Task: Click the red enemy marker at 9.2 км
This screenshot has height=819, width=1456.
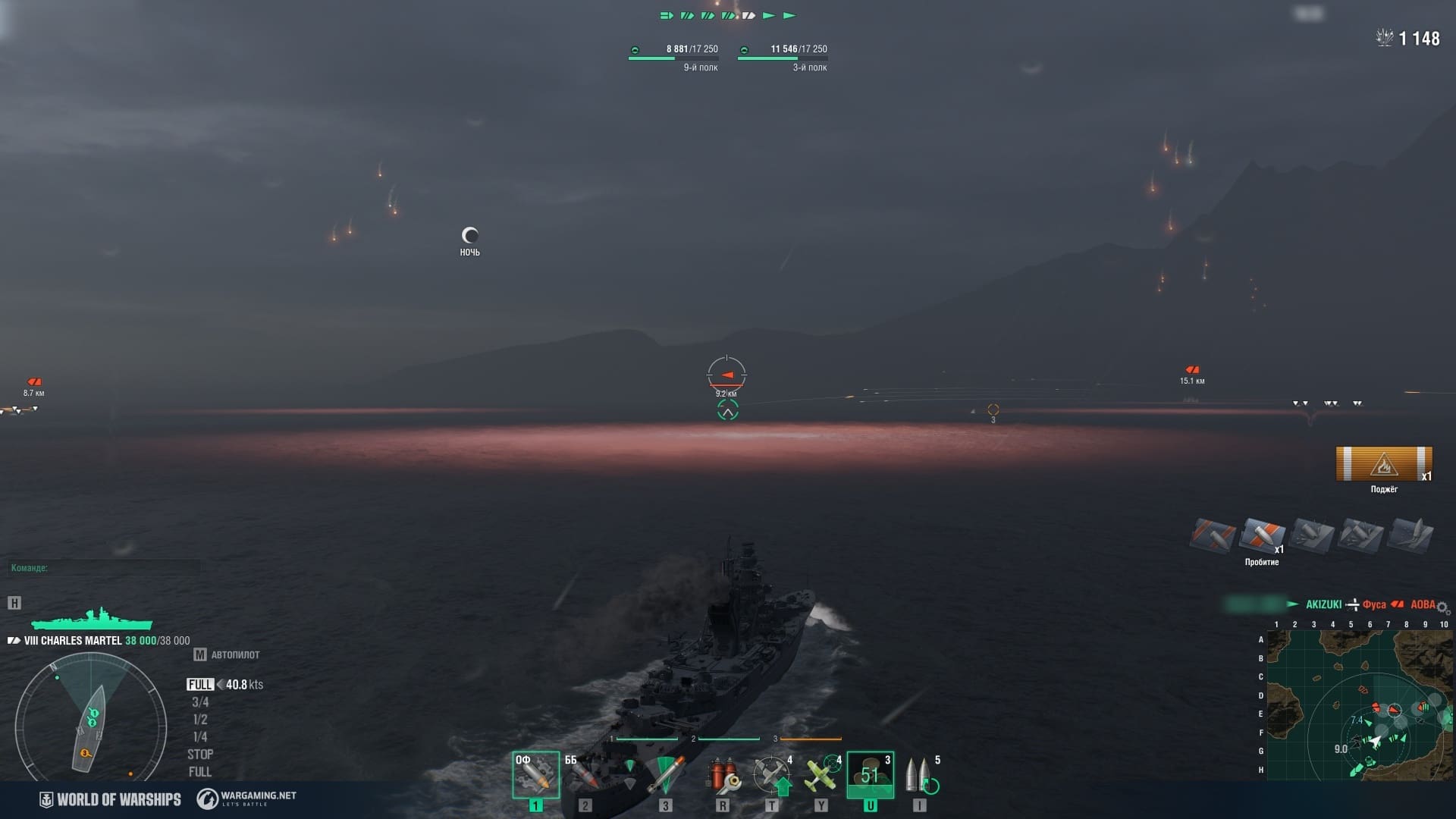Action: [726, 375]
